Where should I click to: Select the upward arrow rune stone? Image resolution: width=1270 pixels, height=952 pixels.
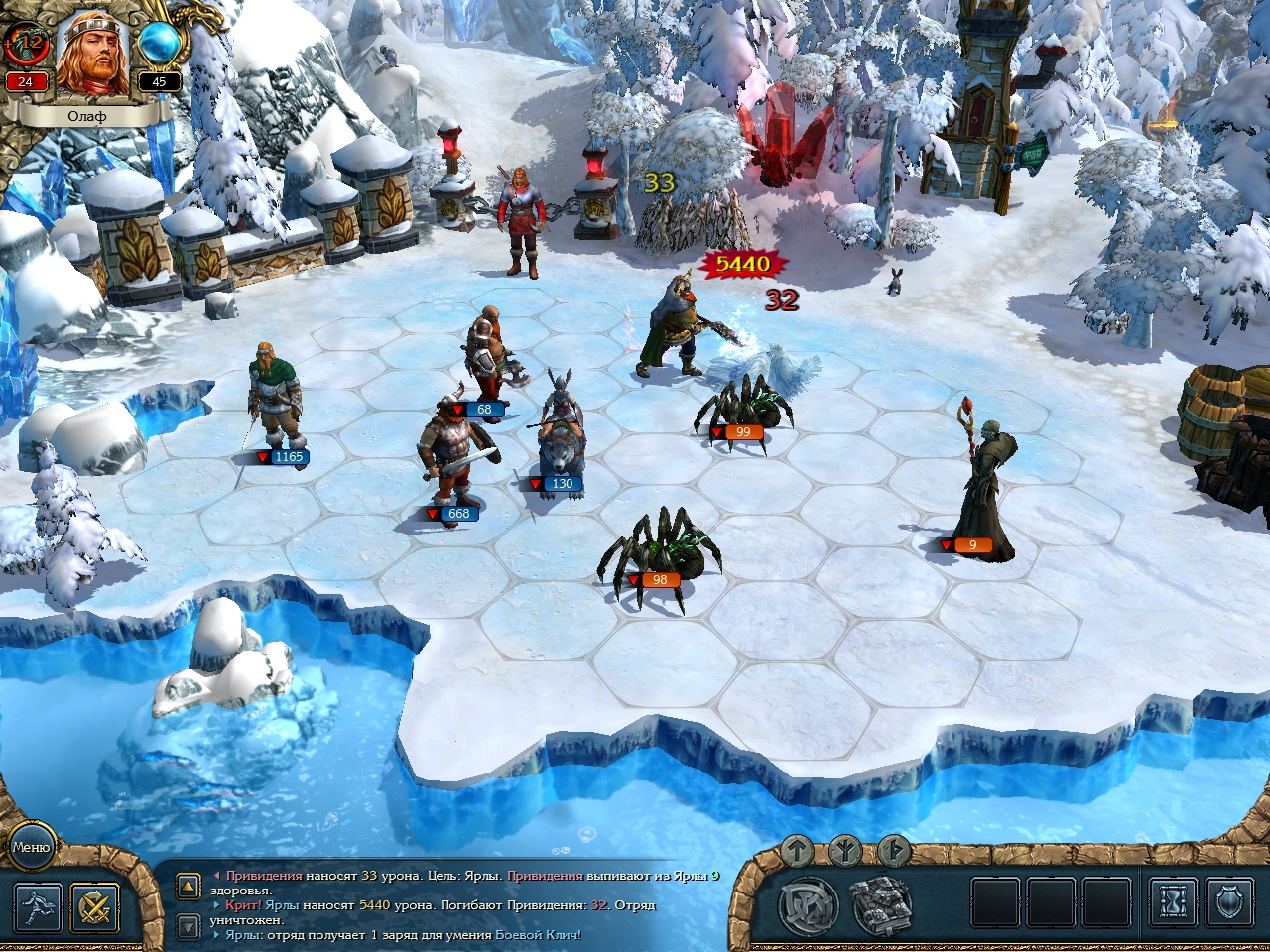(798, 851)
